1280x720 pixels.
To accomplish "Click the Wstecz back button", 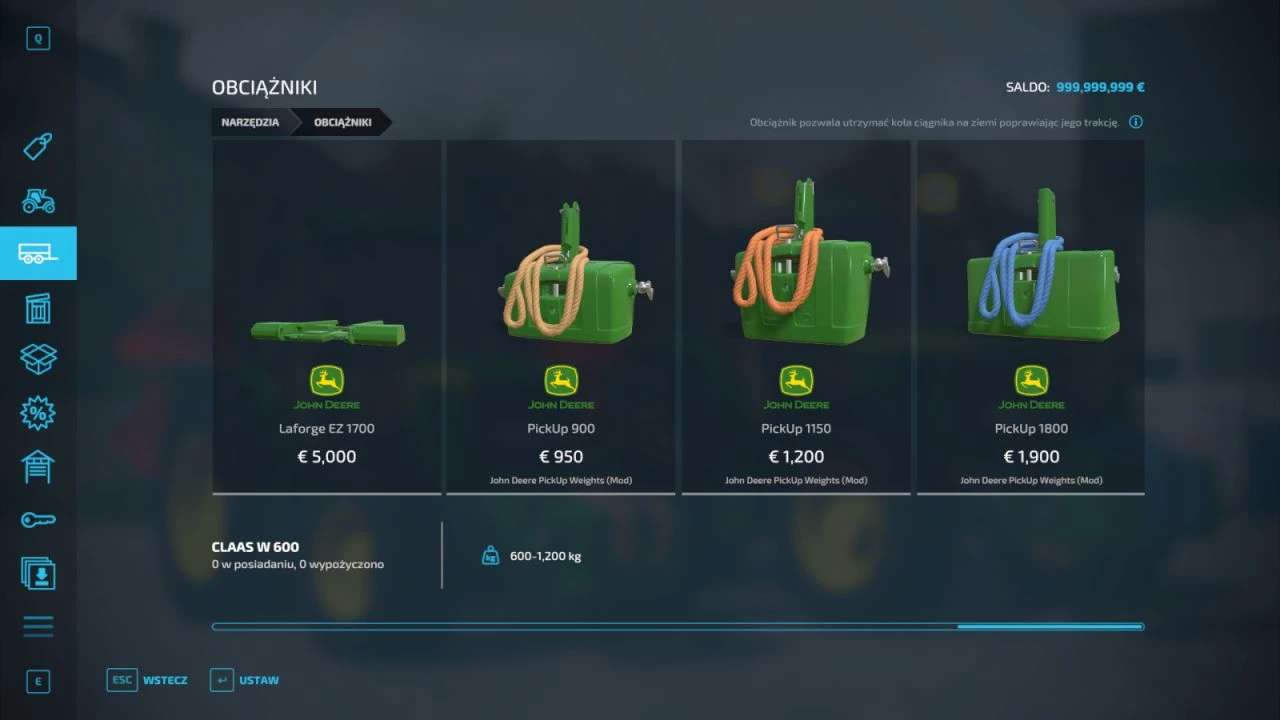I will tap(148, 680).
